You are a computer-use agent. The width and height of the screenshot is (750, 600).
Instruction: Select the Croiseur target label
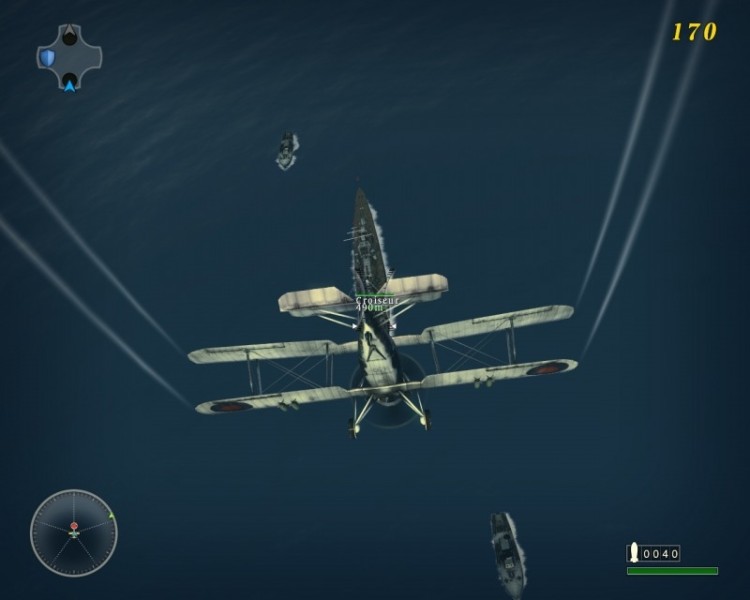click(376, 300)
